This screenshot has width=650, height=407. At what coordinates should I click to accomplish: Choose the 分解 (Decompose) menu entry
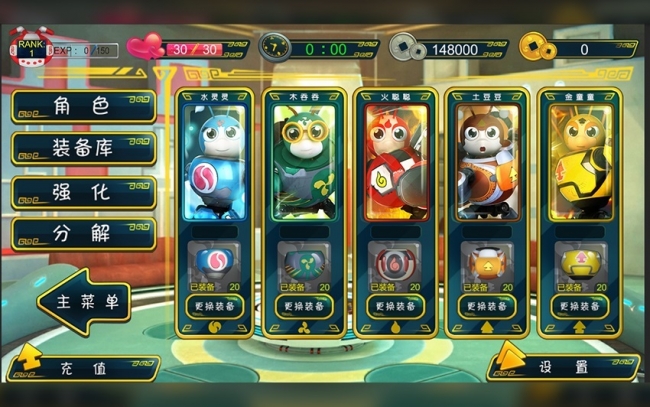(84, 234)
